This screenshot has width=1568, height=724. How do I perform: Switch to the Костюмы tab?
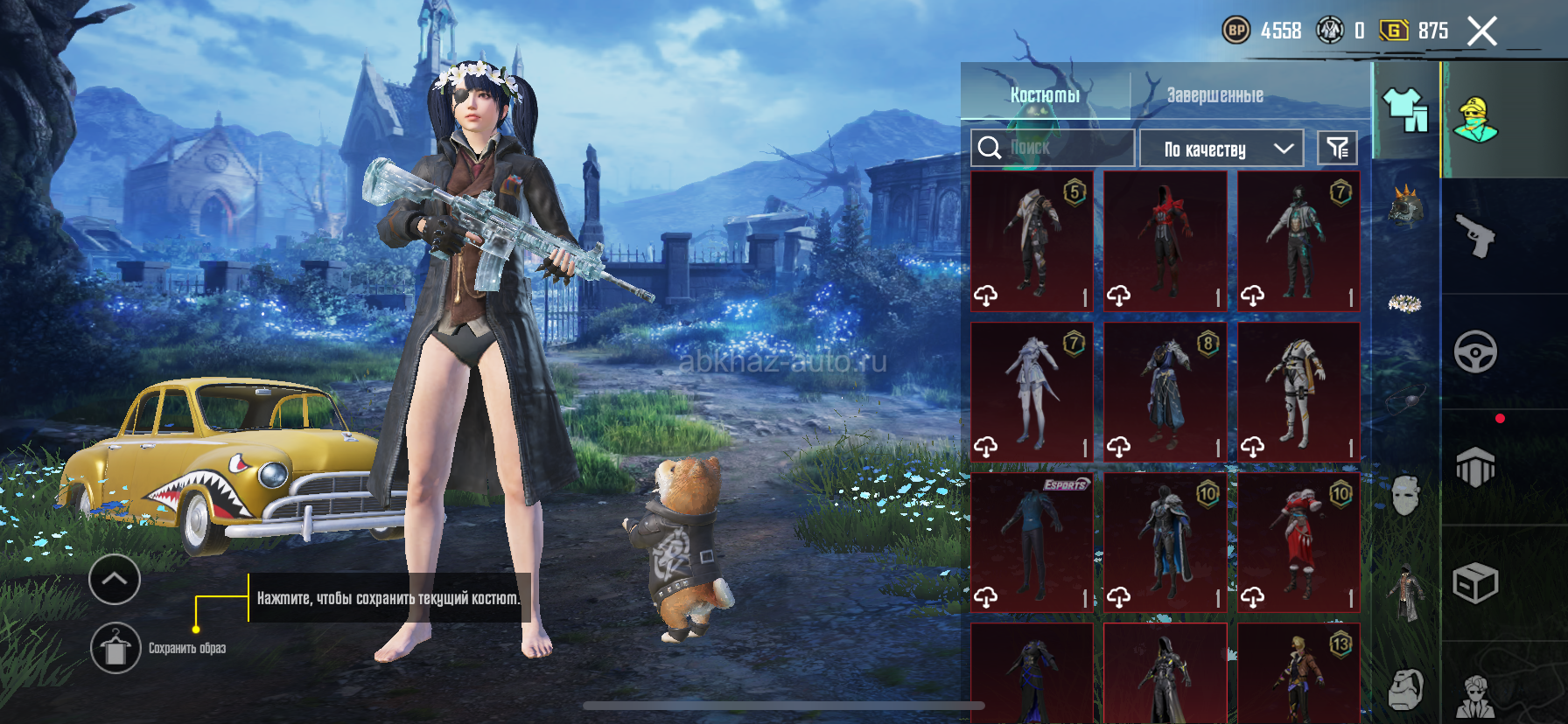(x=1045, y=94)
